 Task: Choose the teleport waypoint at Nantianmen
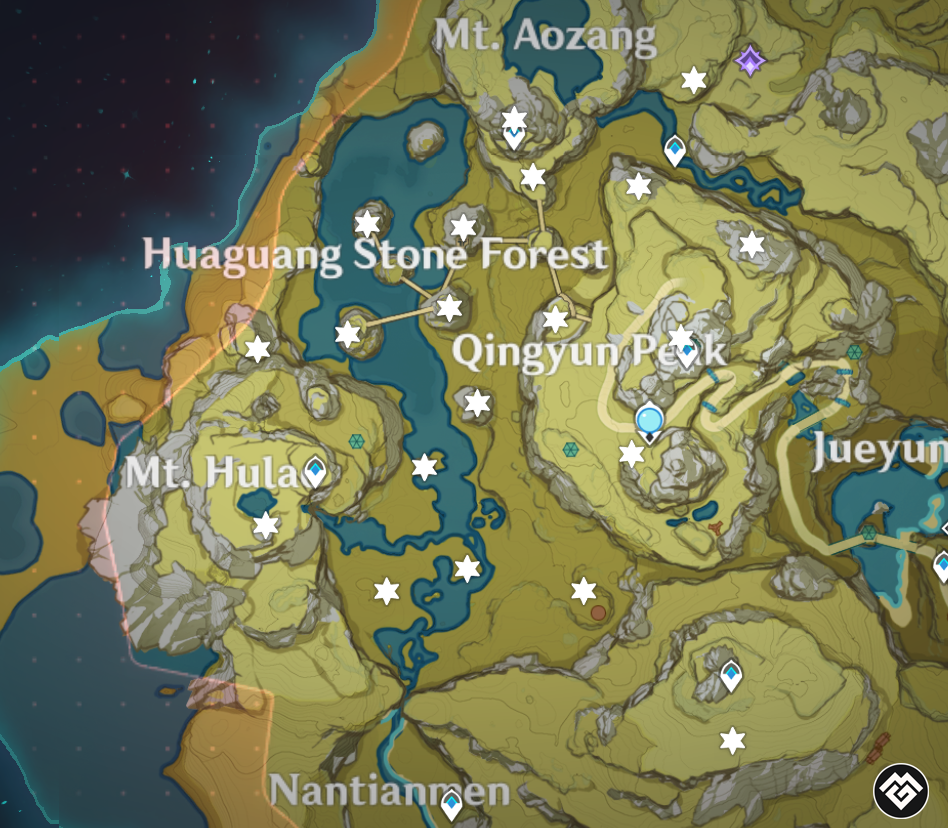click(x=452, y=802)
